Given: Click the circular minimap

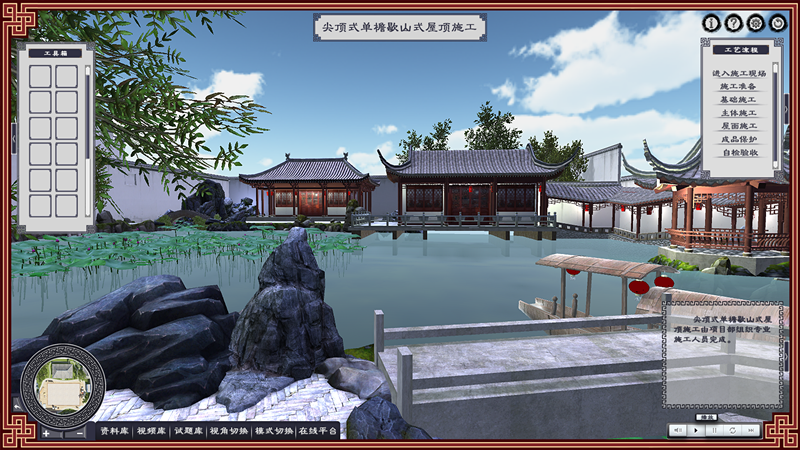Looking at the screenshot, I should [x=62, y=384].
